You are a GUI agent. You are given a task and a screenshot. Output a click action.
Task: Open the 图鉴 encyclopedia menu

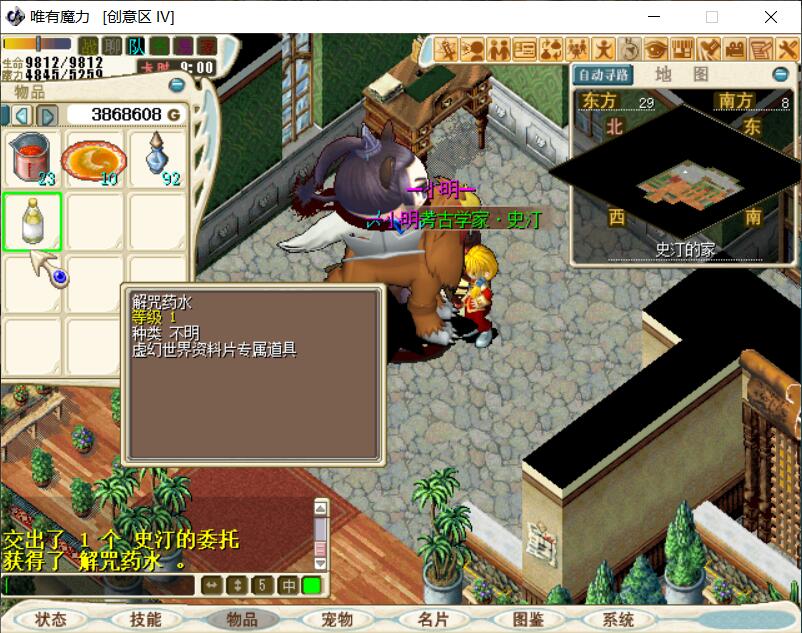point(527,619)
